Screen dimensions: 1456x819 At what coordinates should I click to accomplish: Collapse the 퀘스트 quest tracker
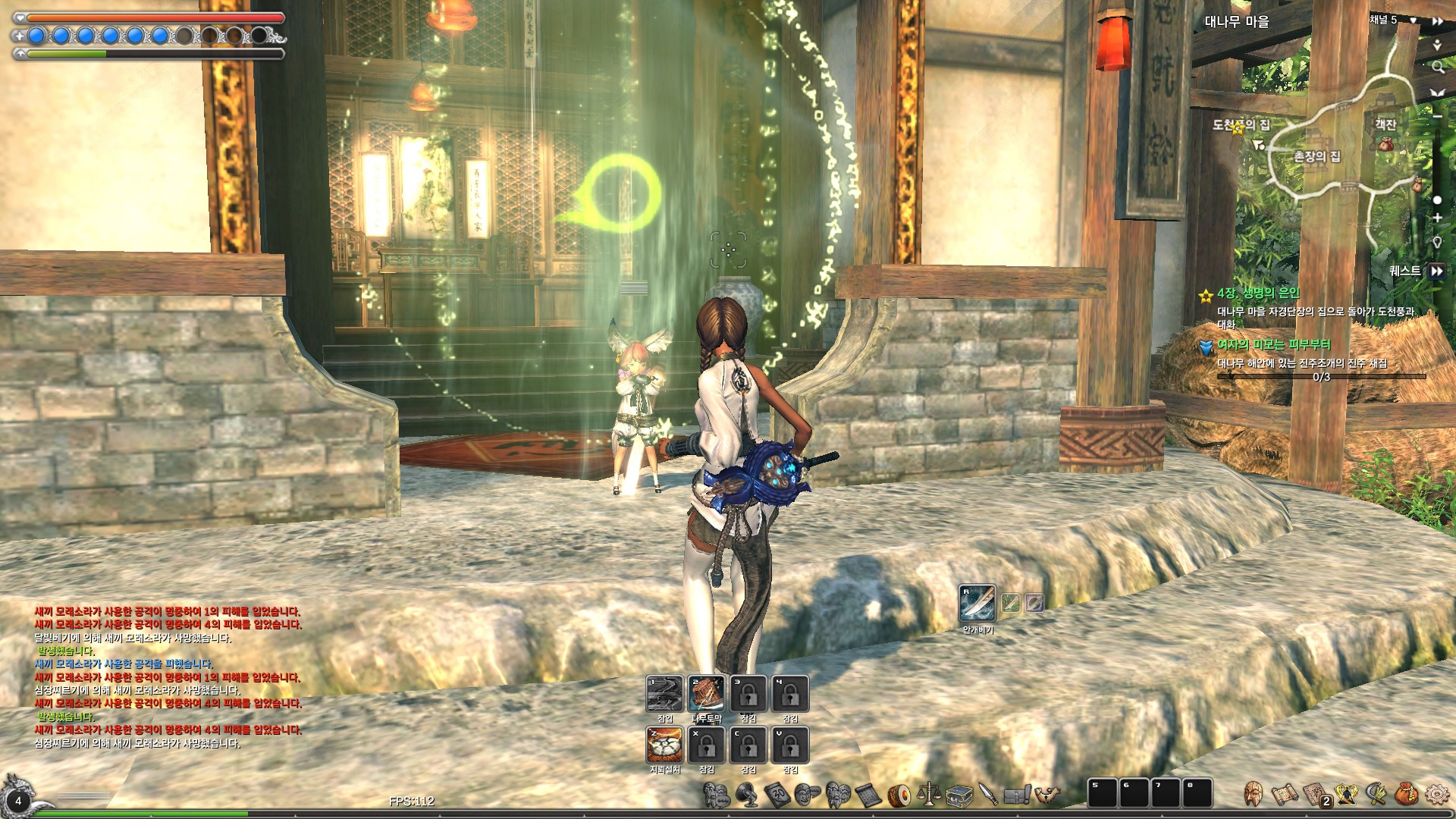click(x=1436, y=271)
